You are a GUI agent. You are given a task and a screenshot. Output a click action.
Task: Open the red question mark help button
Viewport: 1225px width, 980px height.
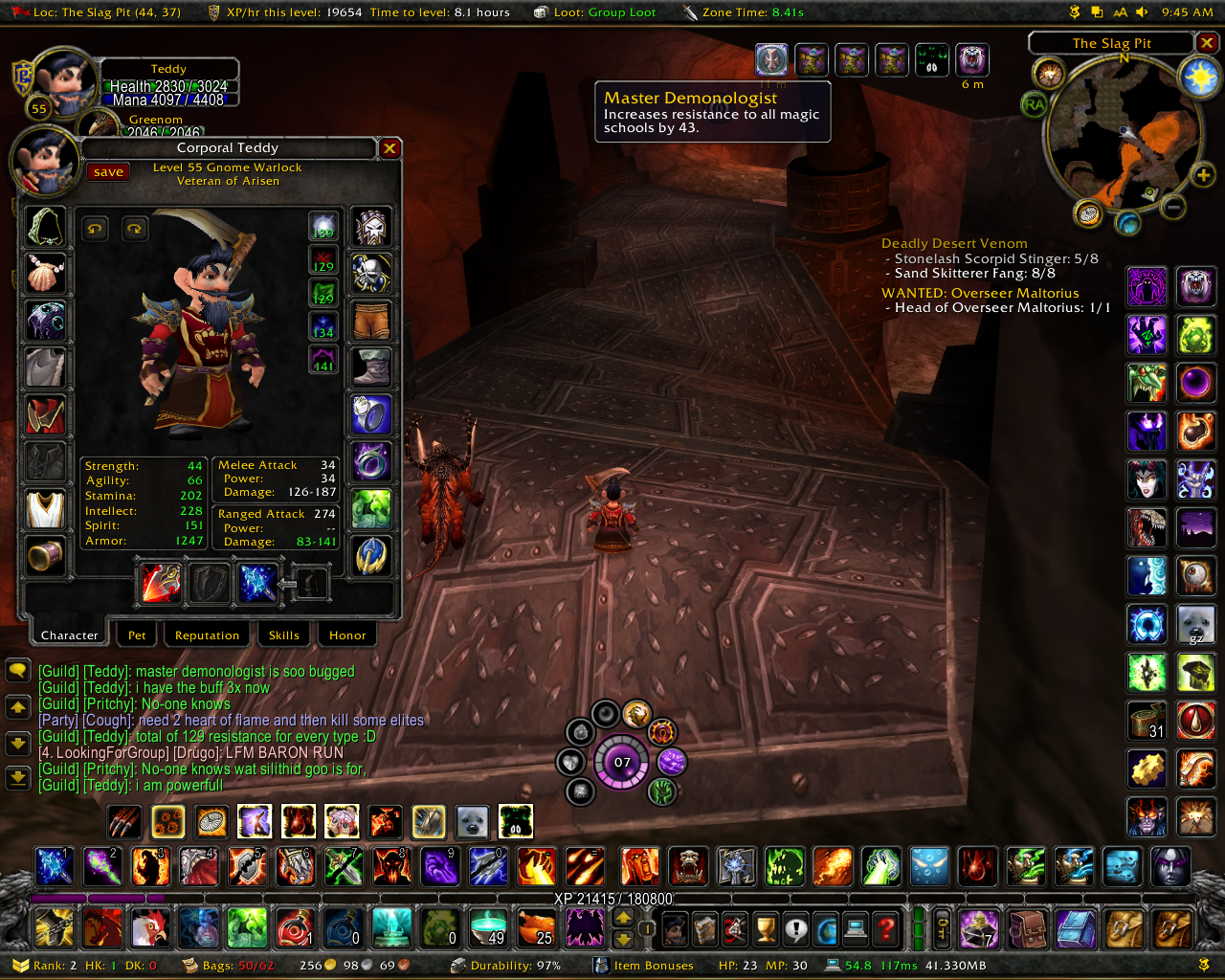[x=887, y=928]
